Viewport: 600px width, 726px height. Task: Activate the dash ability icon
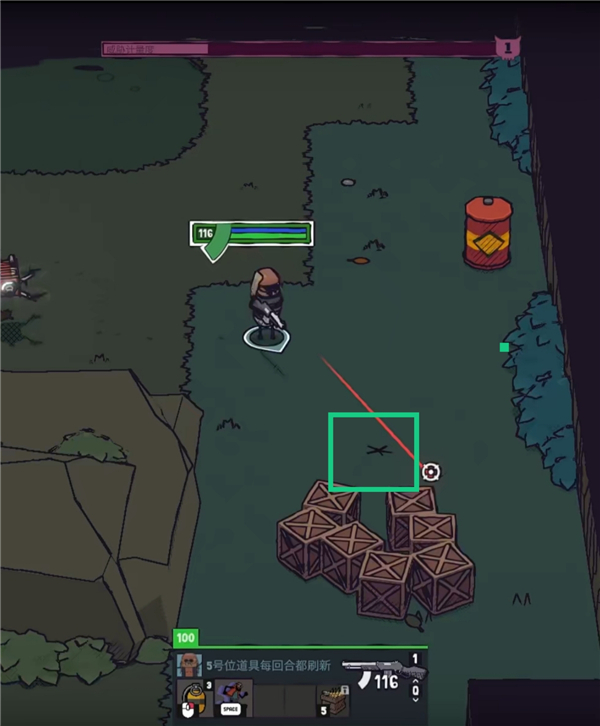point(231,698)
